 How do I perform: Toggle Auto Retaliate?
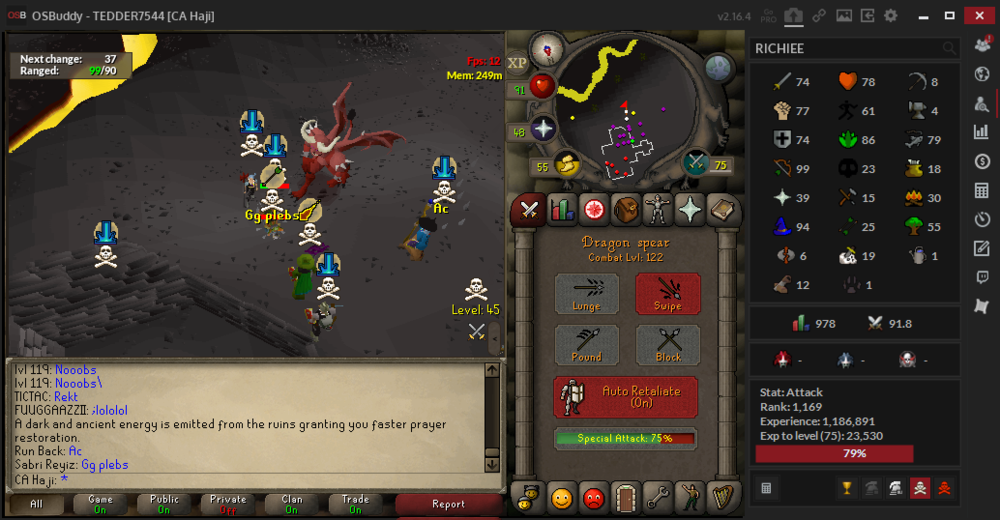(x=625, y=396)
